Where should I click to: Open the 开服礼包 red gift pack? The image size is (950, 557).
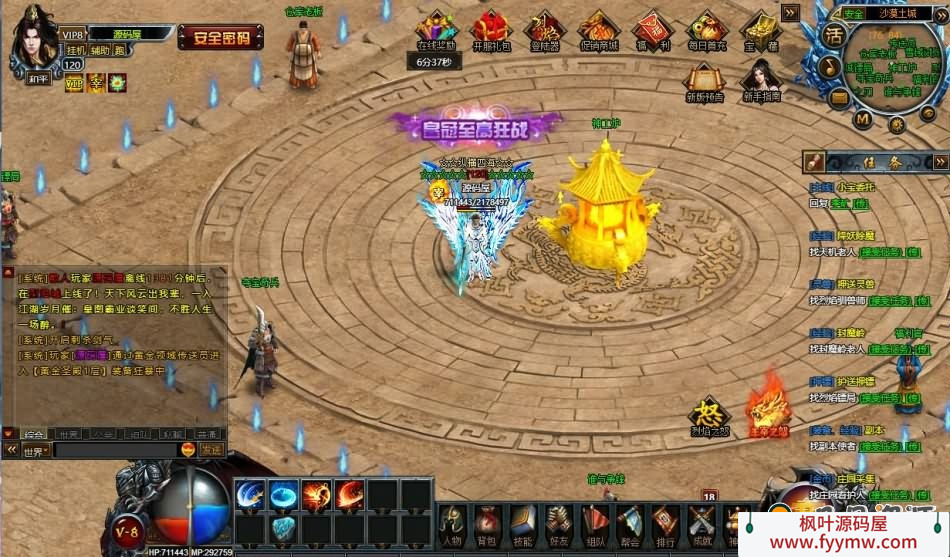(491, 29)
